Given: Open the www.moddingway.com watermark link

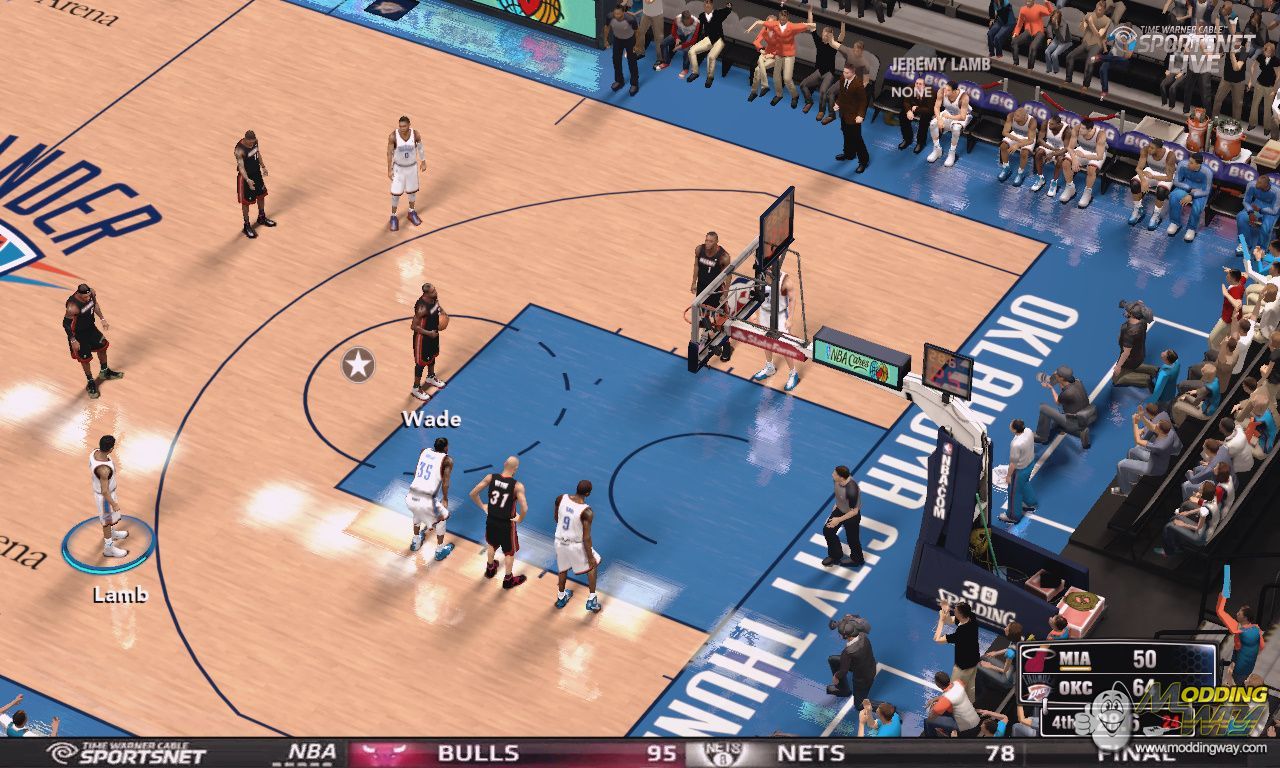Looking at the screenshot, I should [1181, 748].
